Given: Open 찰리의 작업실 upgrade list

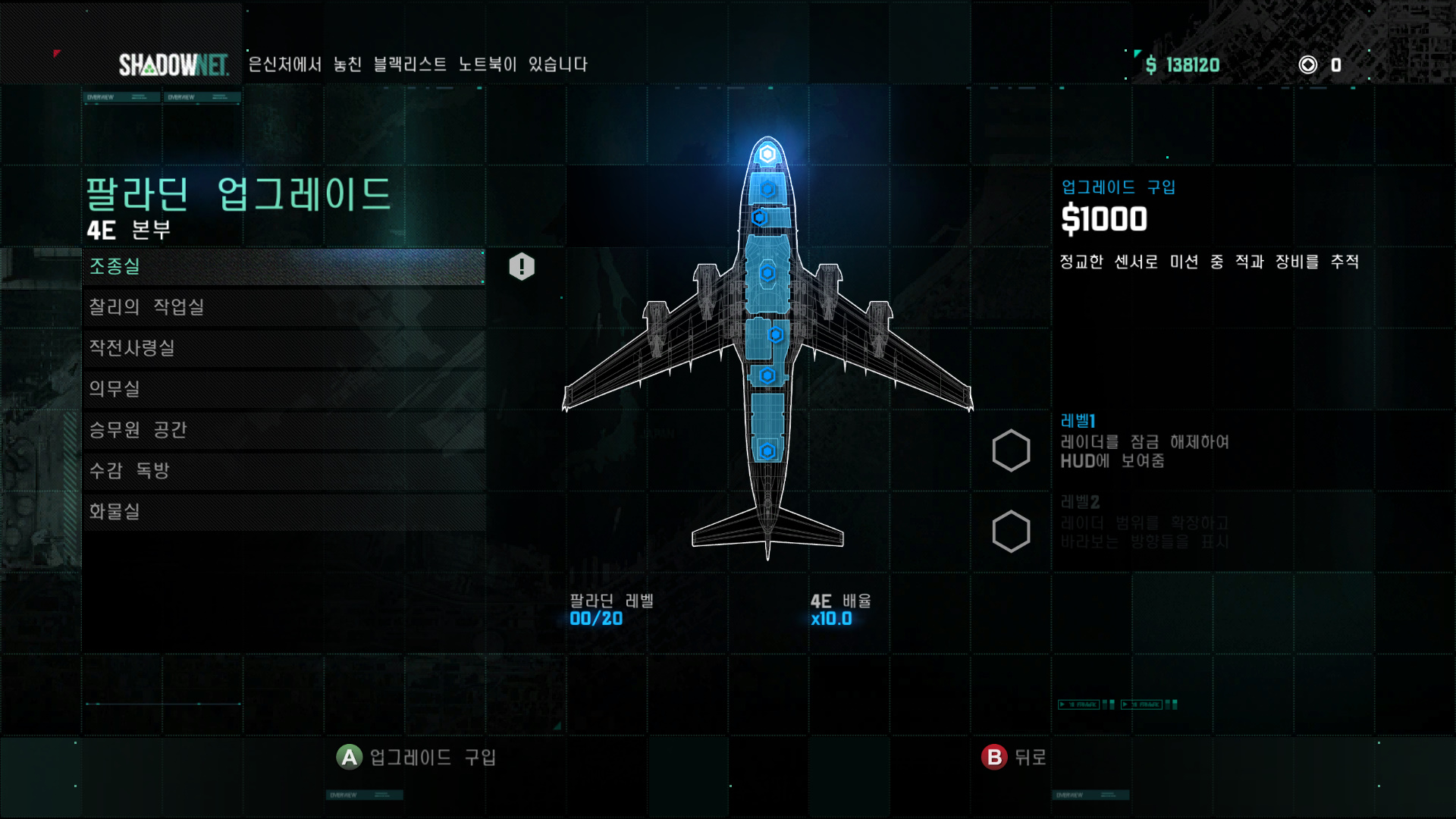Looking at the screenshot, I should 284,307.
